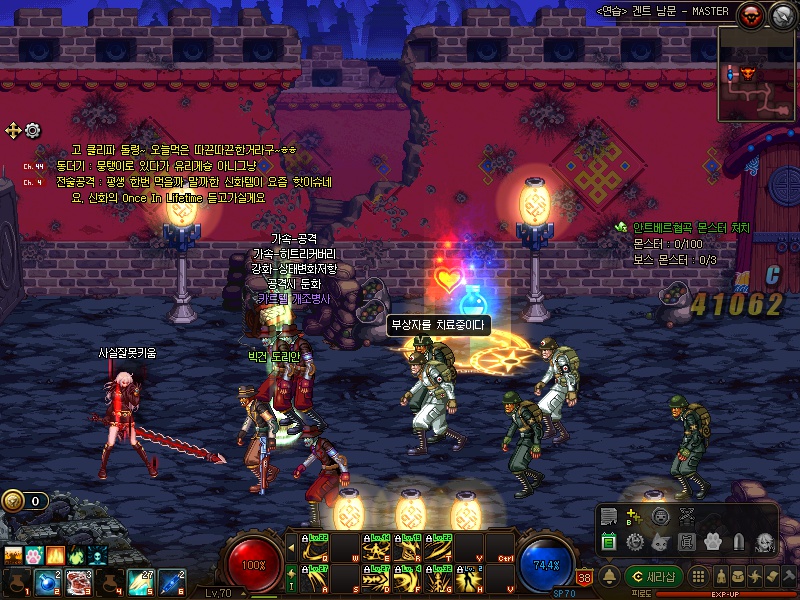Click the notification bell icon
The height and width of the screenshot is (600, 800).
607,576
